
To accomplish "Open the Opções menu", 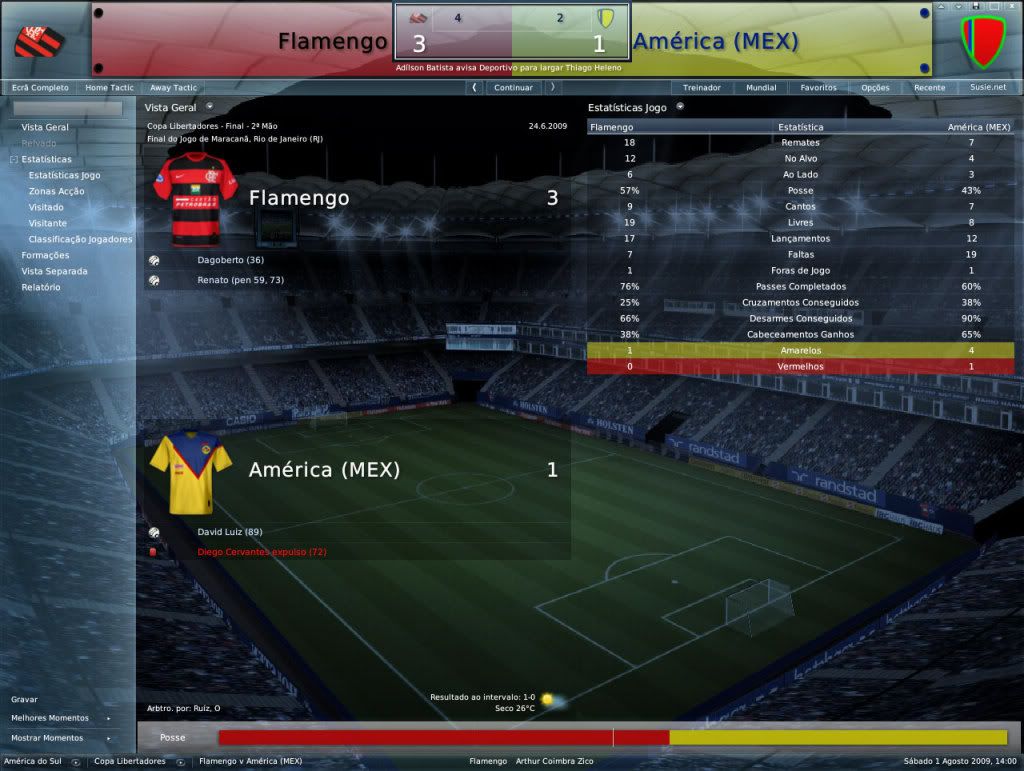I will [x=875, y=88].
